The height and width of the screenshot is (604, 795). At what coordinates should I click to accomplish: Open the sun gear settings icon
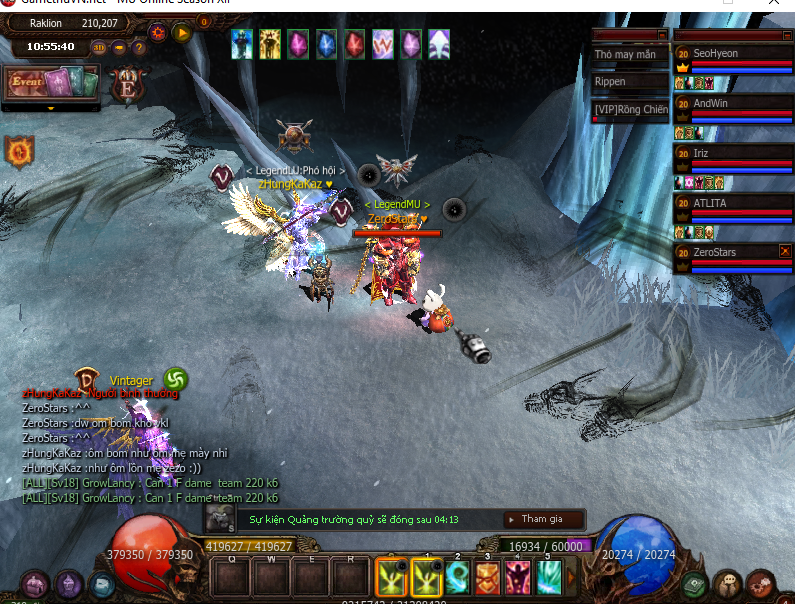158,32
